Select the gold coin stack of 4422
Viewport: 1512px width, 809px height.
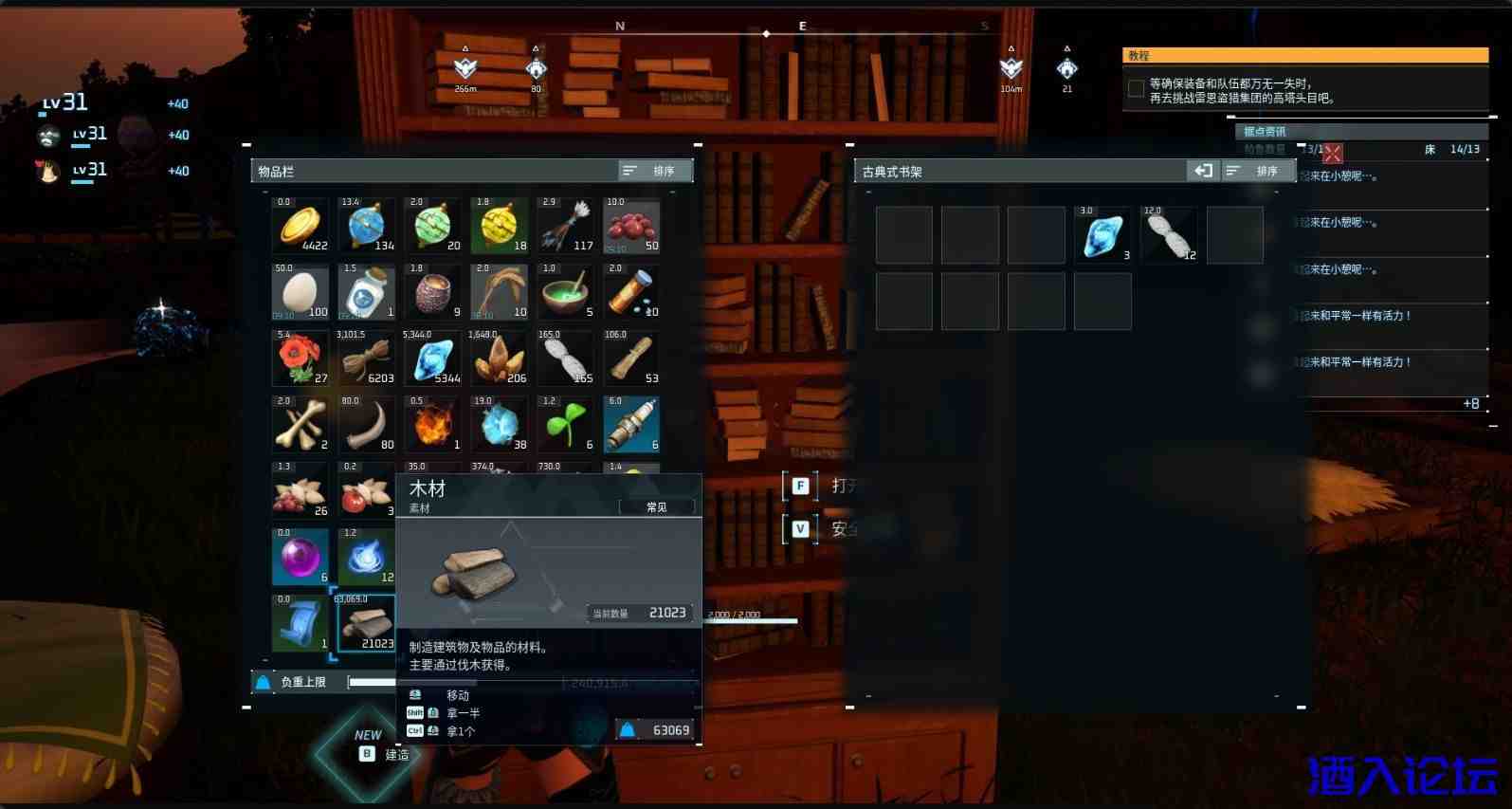tap(301, 227)
